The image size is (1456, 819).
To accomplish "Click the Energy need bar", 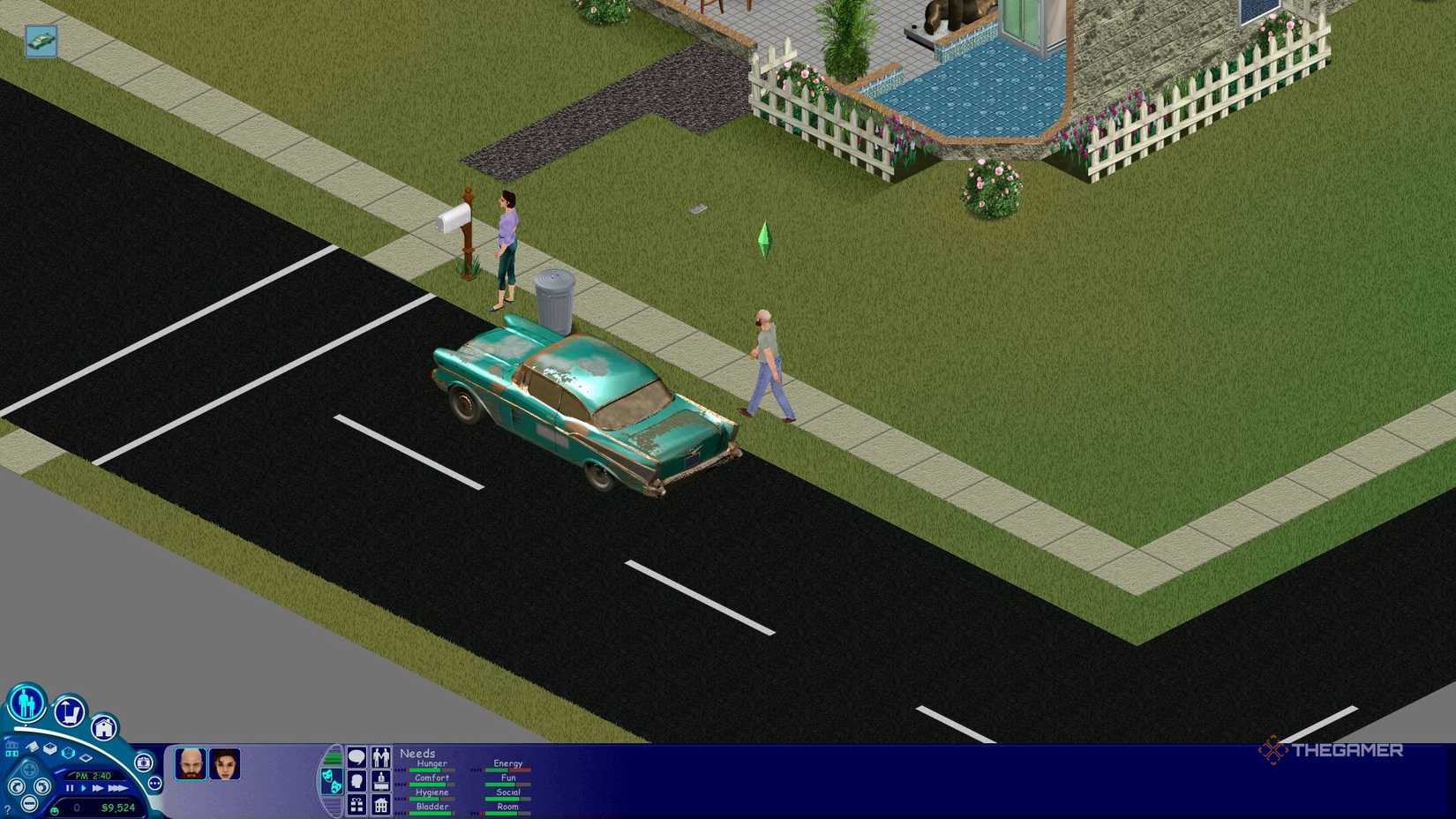I will [x=506, y=770].
